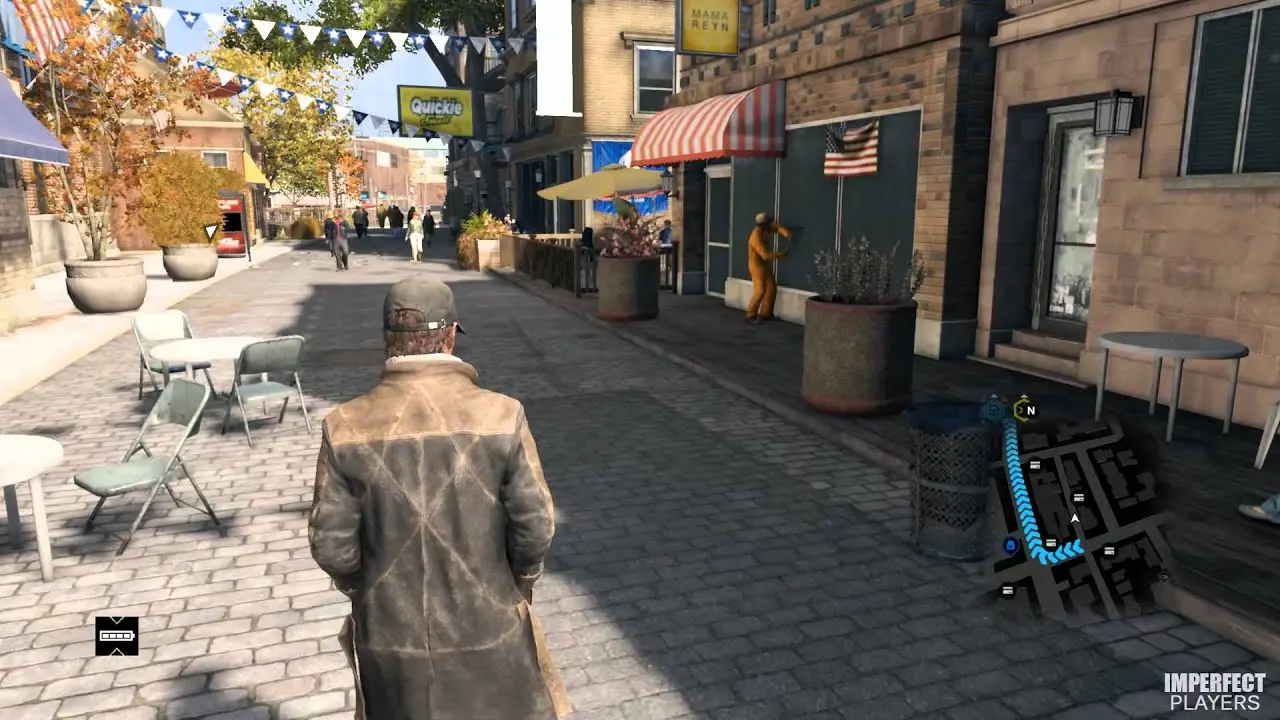Select the solid blue marker on the minimap
The image size is (1280, 720).
click(x=1010, y=545)
